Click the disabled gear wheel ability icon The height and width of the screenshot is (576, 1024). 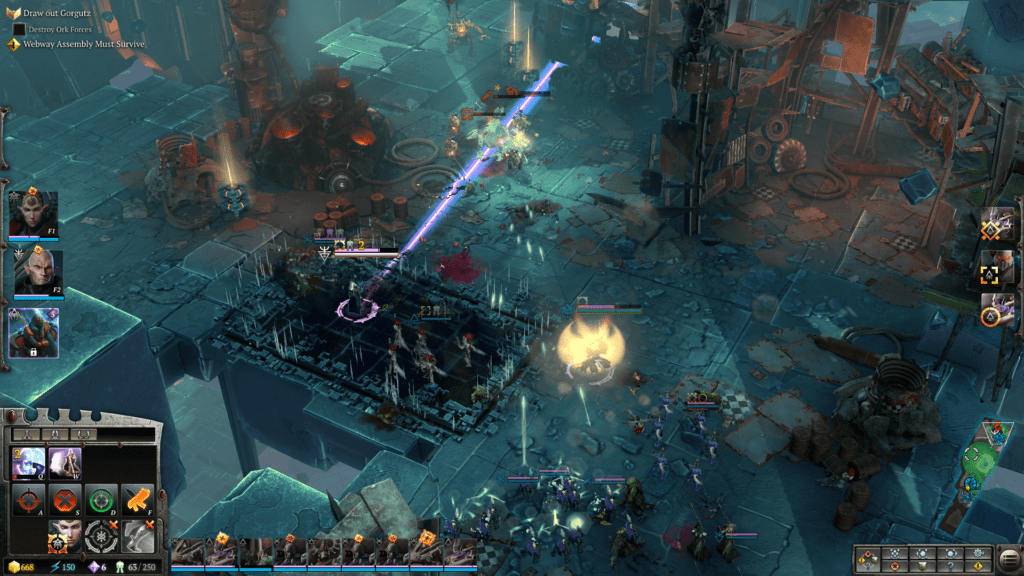pos(100,536)
